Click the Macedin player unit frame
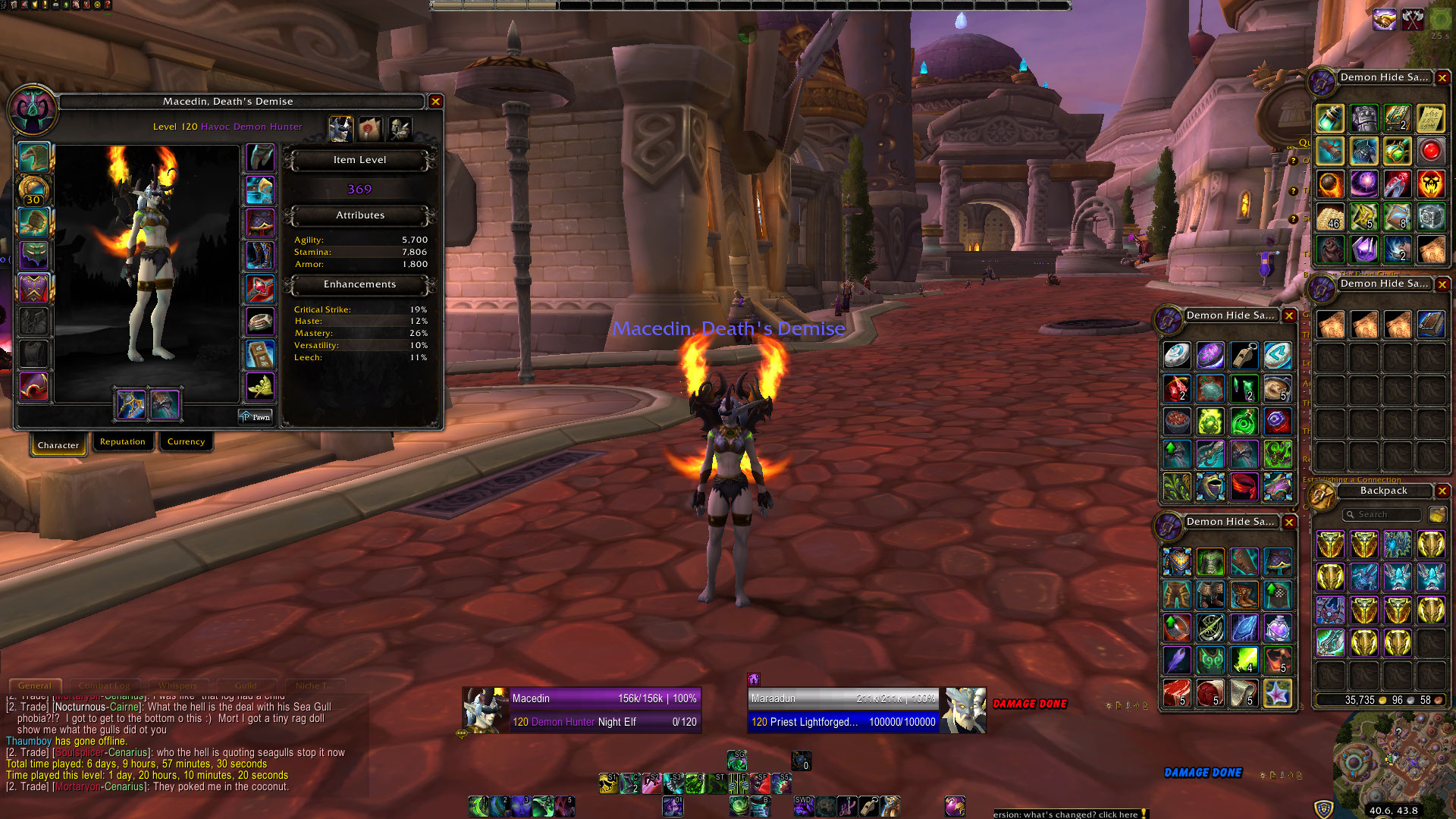The image size is (1456, 819). pyautogui.click(x=582, y=710)
